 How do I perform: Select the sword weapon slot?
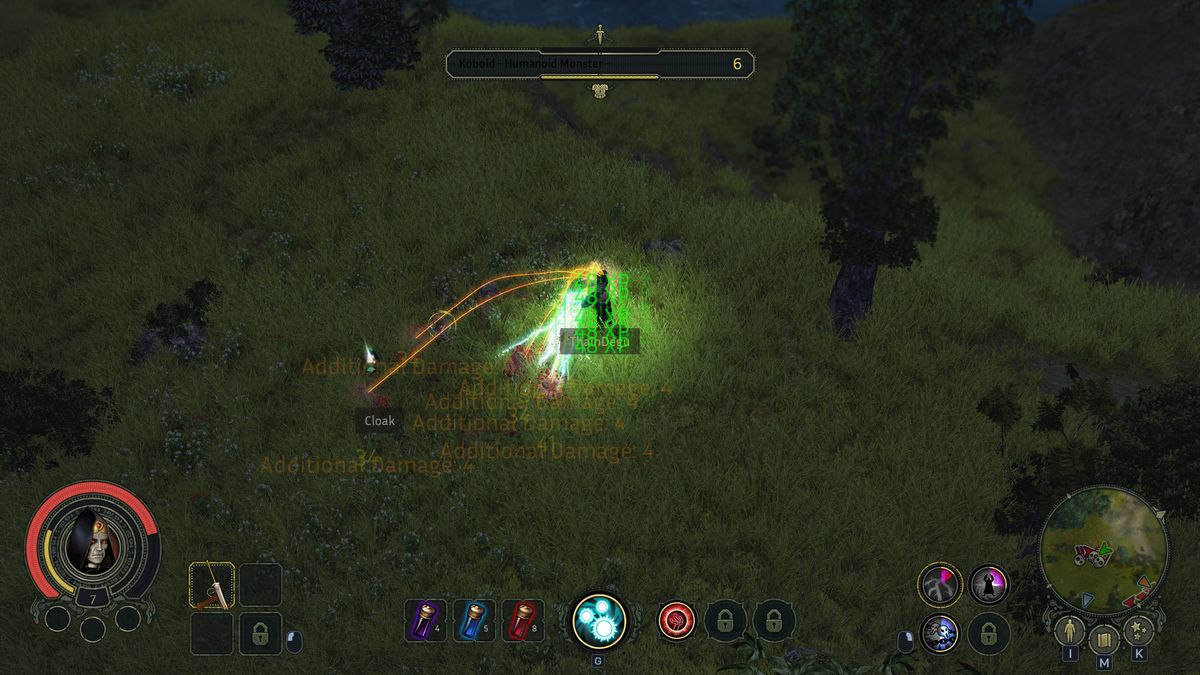(x=212, y=585)
